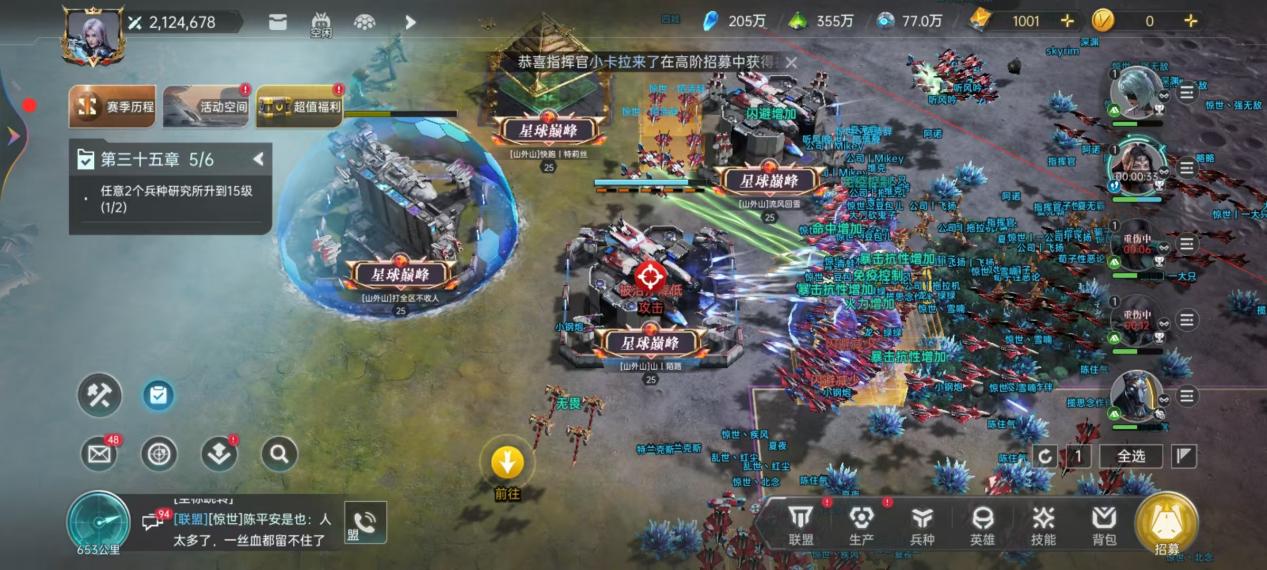Close the recruitment announcement banner
The width and height of the screenshot is (1267, 570).
pyautogui.click(x=791, y=62)
